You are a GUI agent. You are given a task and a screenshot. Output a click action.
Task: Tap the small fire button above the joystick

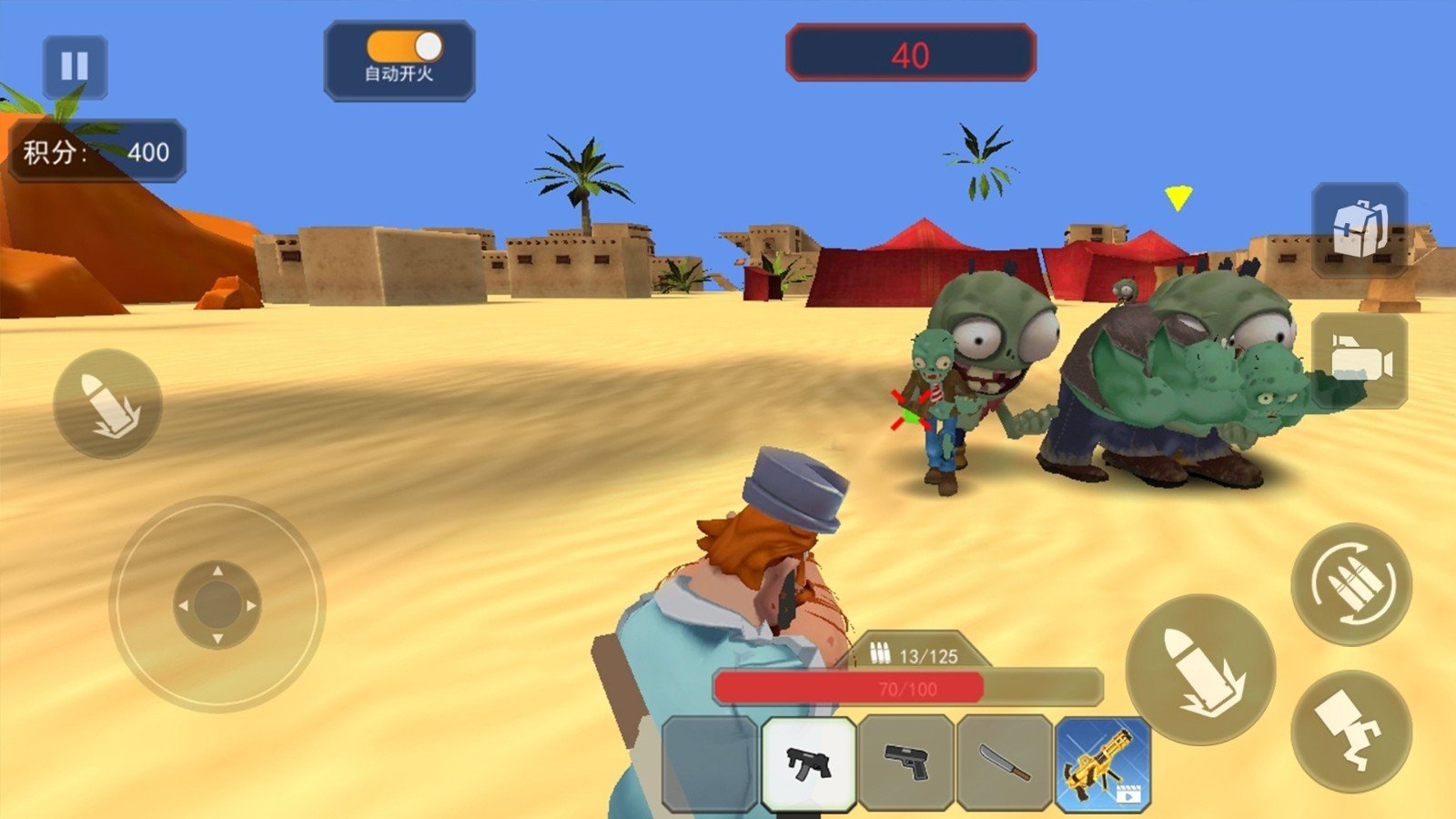click(x=107, y=404)
